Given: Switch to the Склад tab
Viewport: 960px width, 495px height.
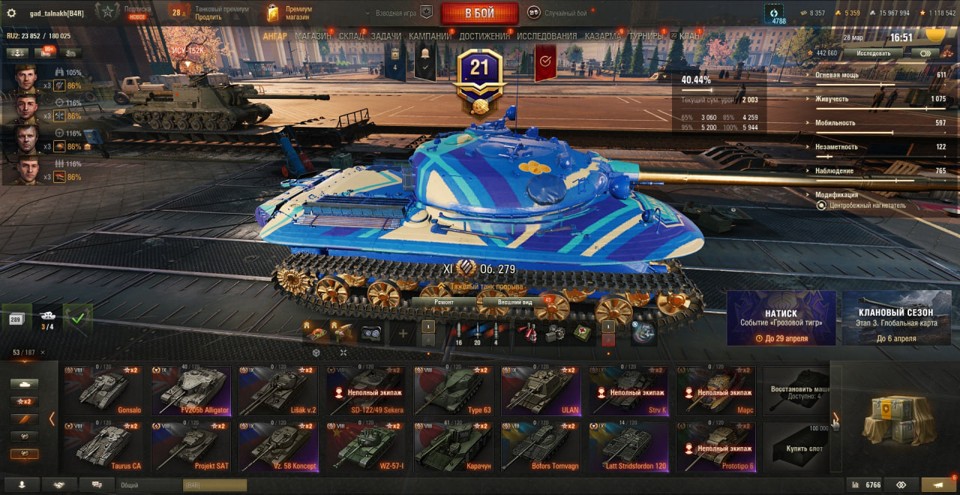Looking at the screenshot, I should 351,36.
